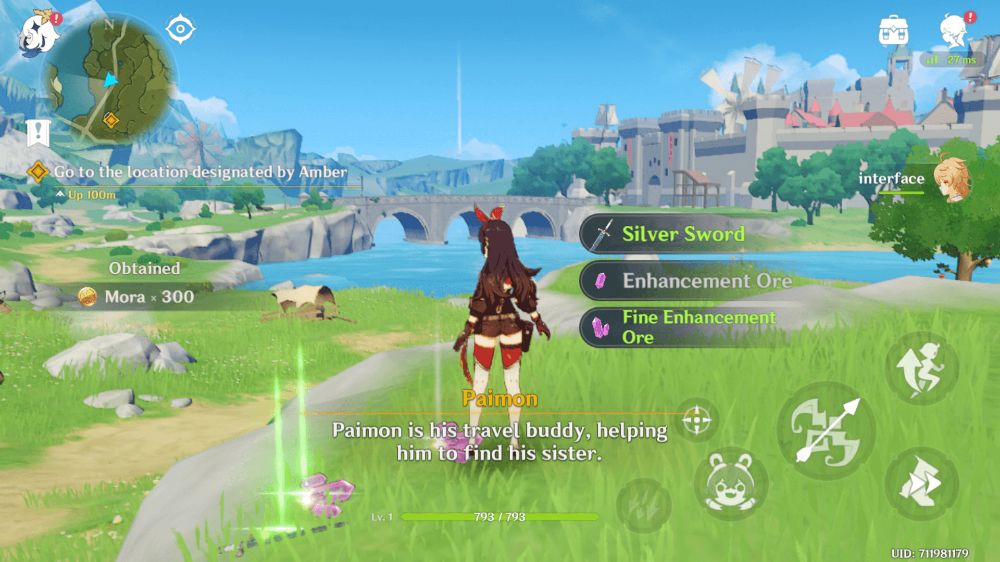Use the Baron Bunny elemental skill
Viewport: 1000px width, 562px height.
(x=731, y=483)
